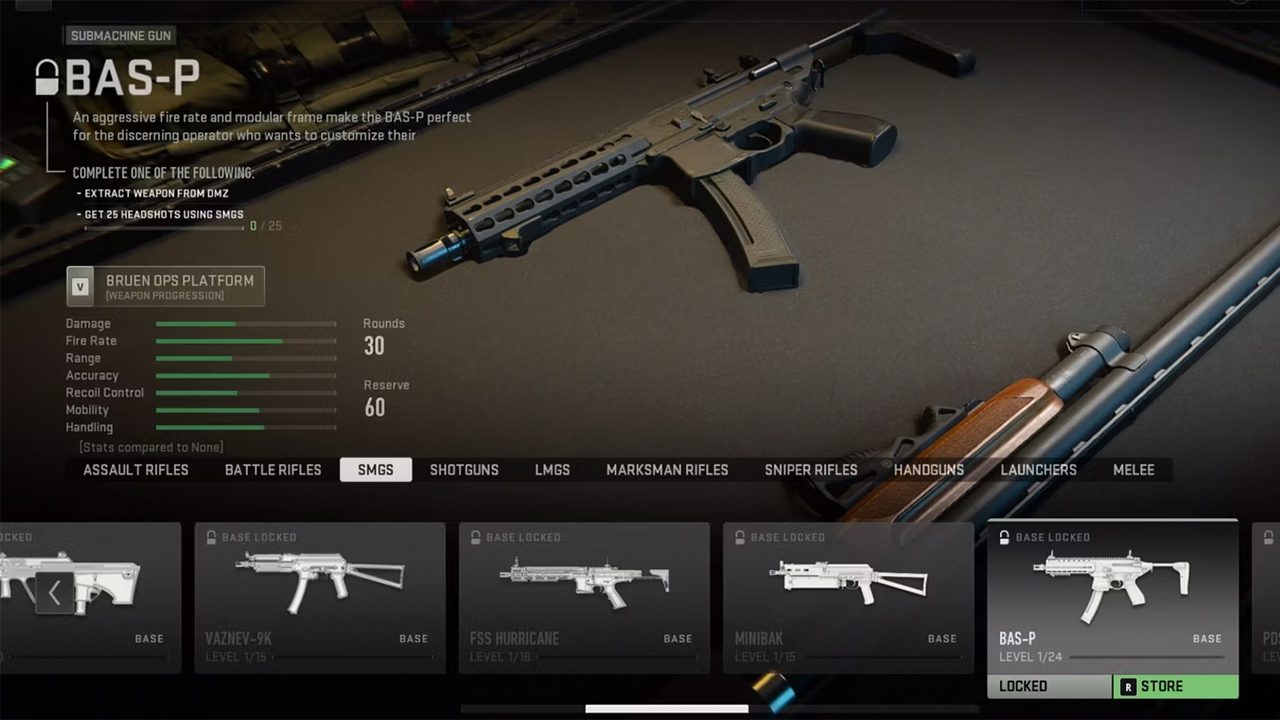Screen dimensions: 1280x720
Task: Select the SMGs tab
Action: click(x=376, y=470)
